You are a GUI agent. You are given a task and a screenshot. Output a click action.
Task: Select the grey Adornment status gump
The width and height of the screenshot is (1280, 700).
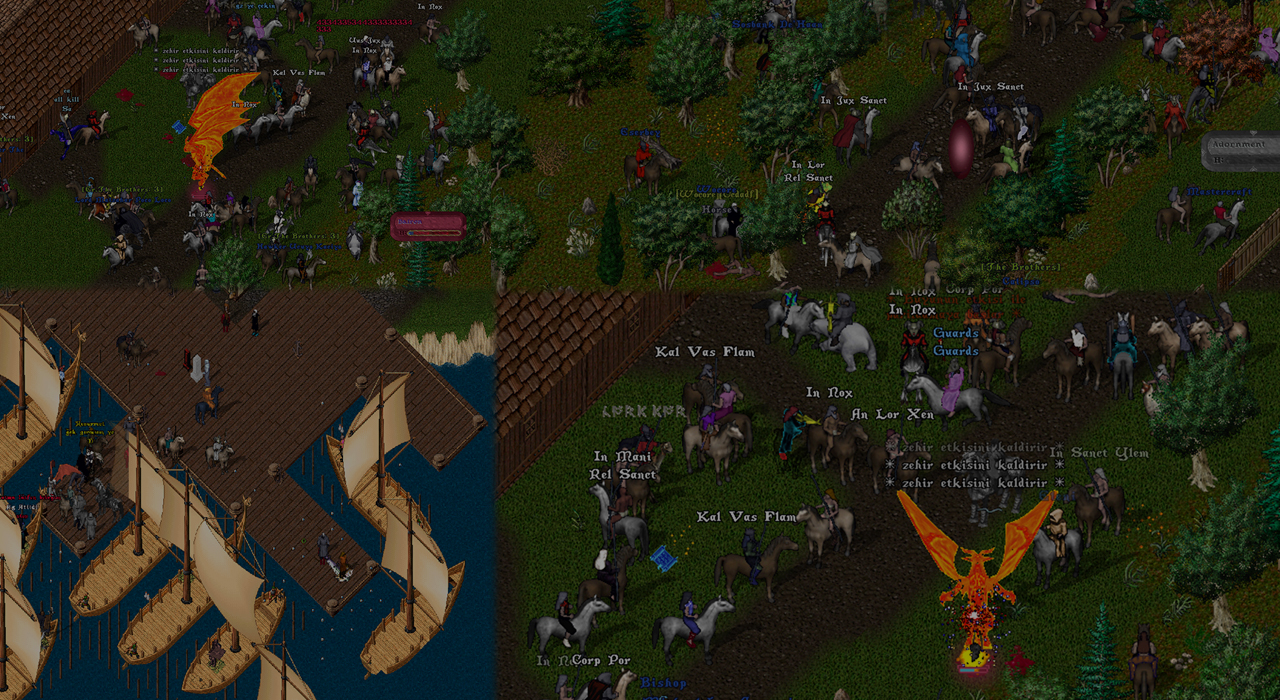[x=1241, y=151]
